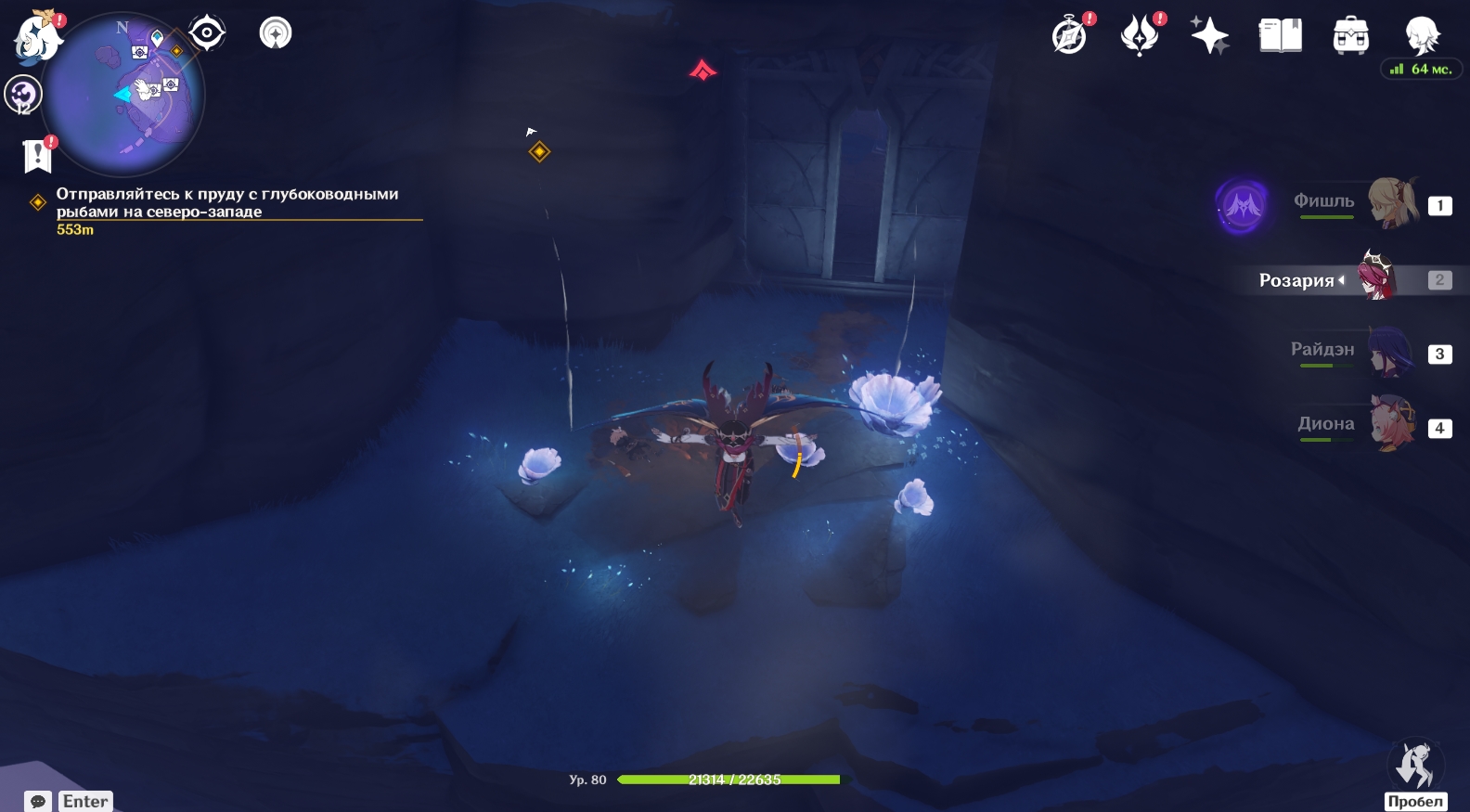Activate Fischl's purple elemental burst icon

click(1242, 205)
